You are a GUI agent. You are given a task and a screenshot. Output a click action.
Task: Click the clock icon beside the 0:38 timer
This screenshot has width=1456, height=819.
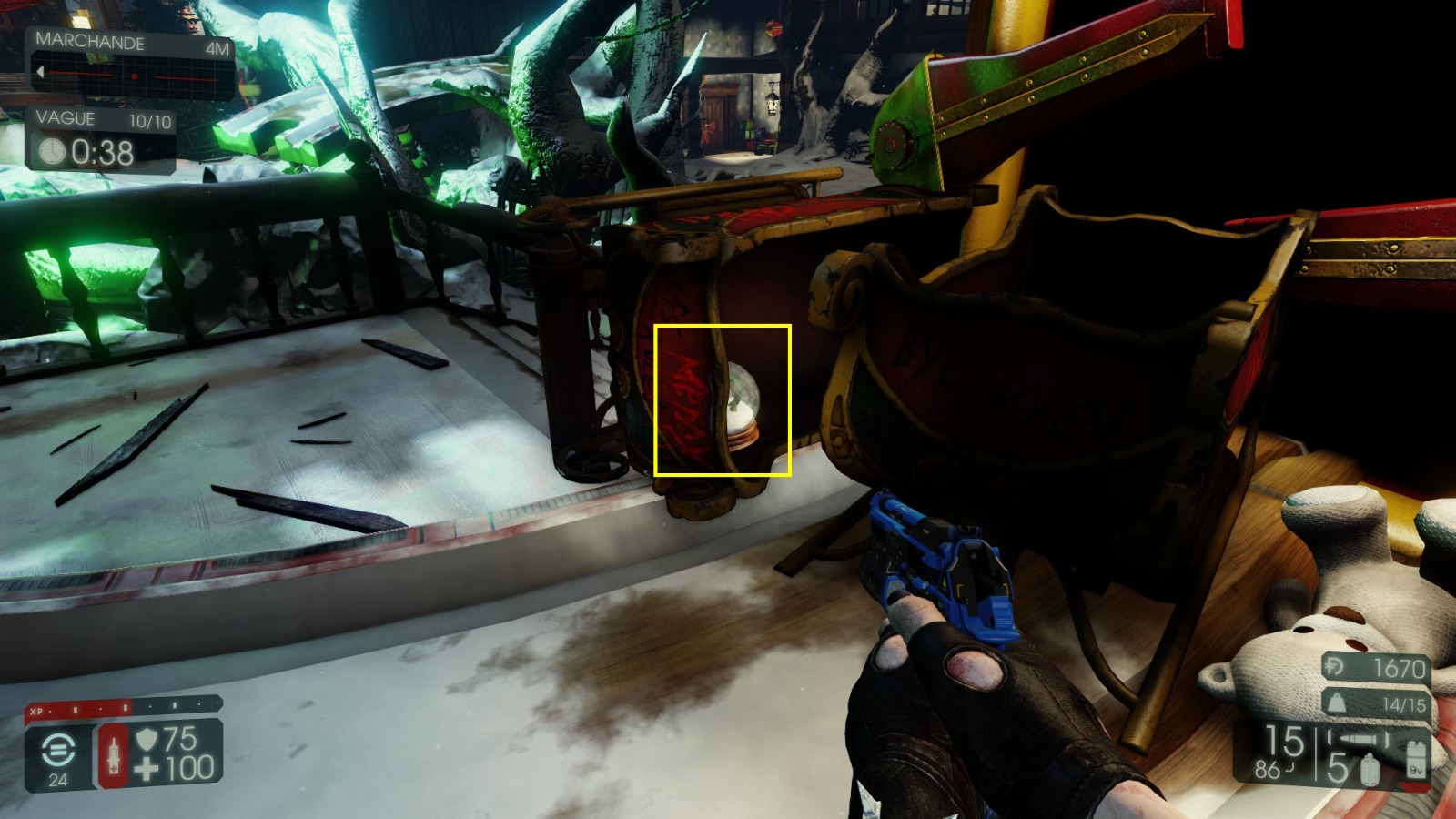coord(54,150)
